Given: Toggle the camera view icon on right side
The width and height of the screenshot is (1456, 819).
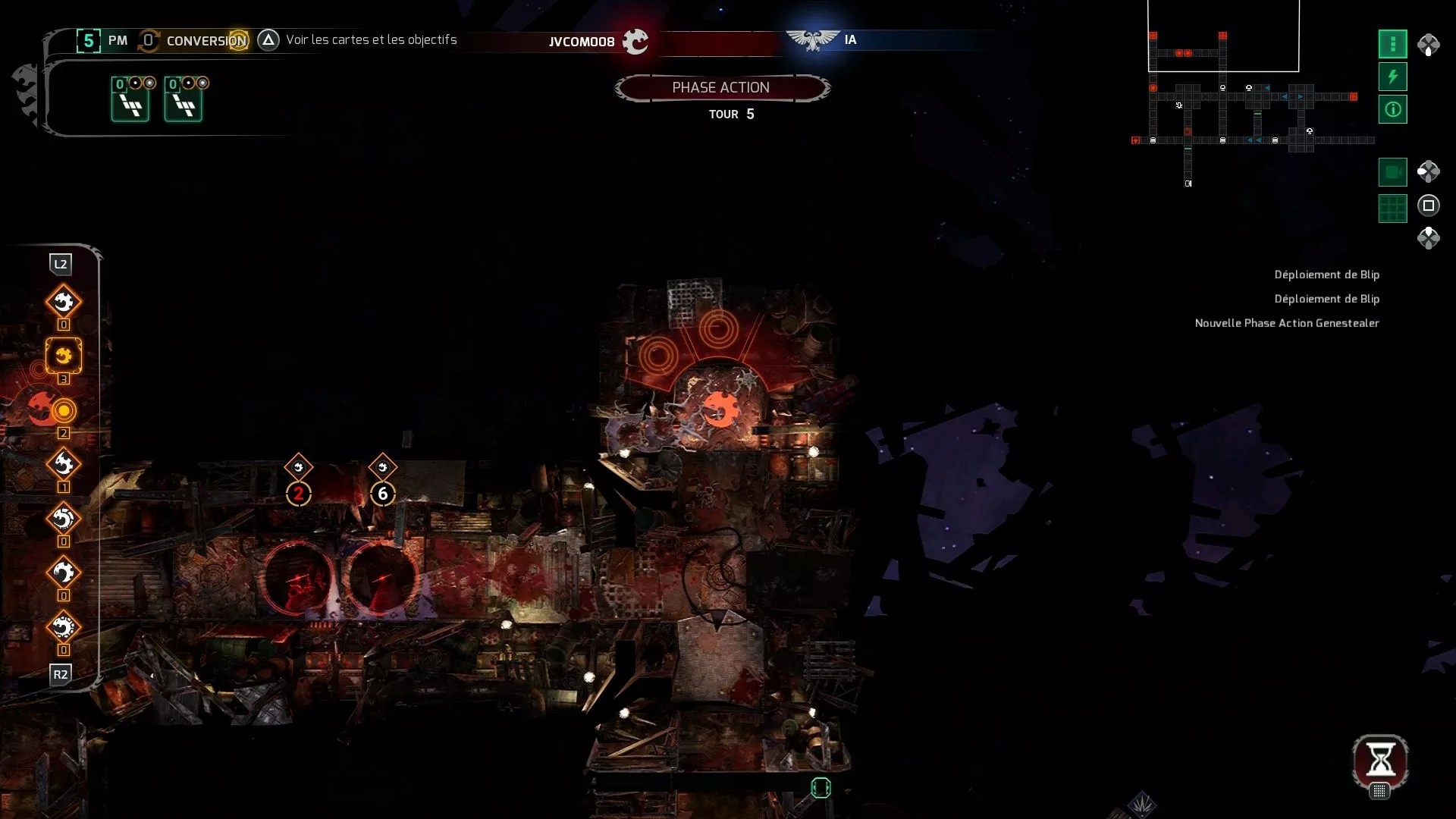Looking at the screenshot, I should click(x=1392, y=171).
